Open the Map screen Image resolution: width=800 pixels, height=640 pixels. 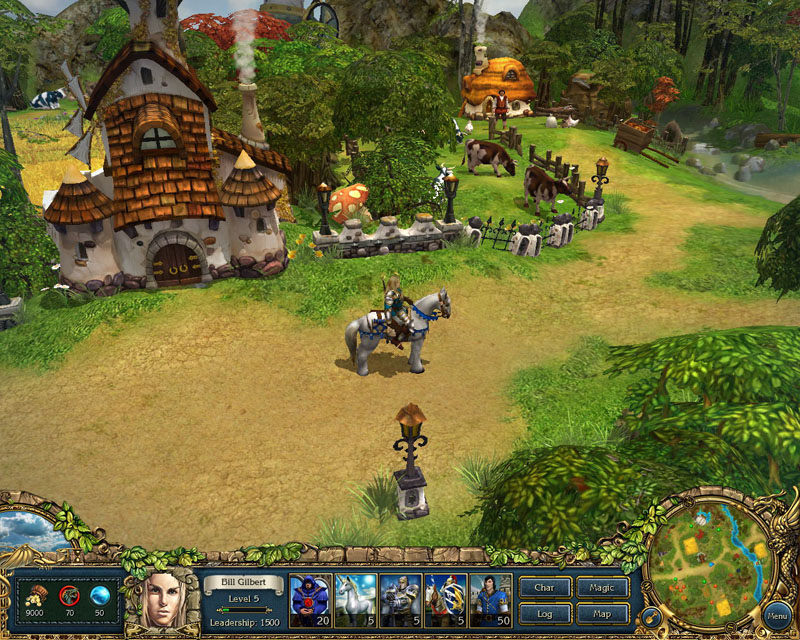coord(603,613)
